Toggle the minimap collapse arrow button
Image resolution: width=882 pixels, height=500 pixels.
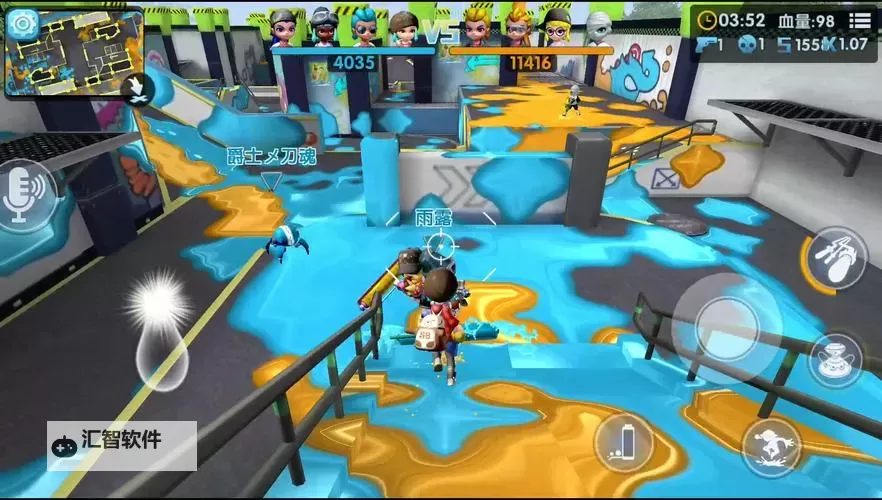[133, 89]
